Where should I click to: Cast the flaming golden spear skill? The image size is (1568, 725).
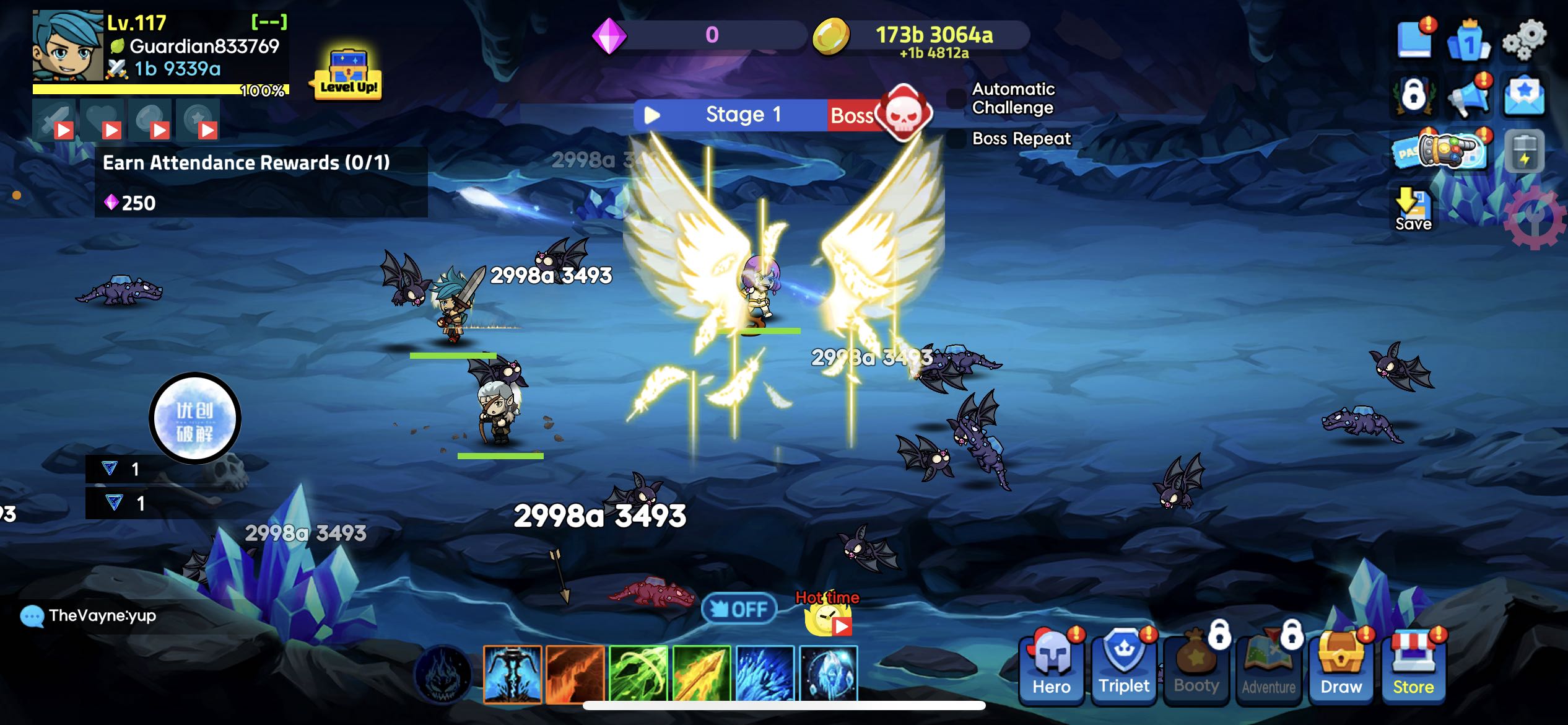[x=702, y=674]
